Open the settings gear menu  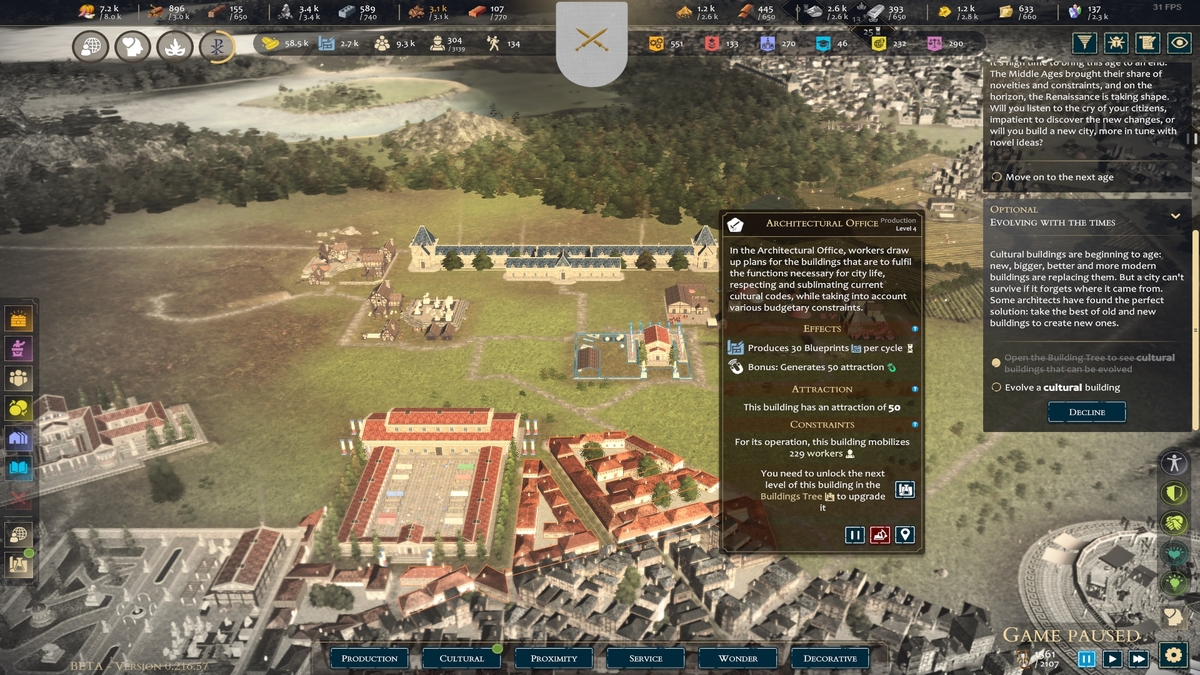point(1172,655)
